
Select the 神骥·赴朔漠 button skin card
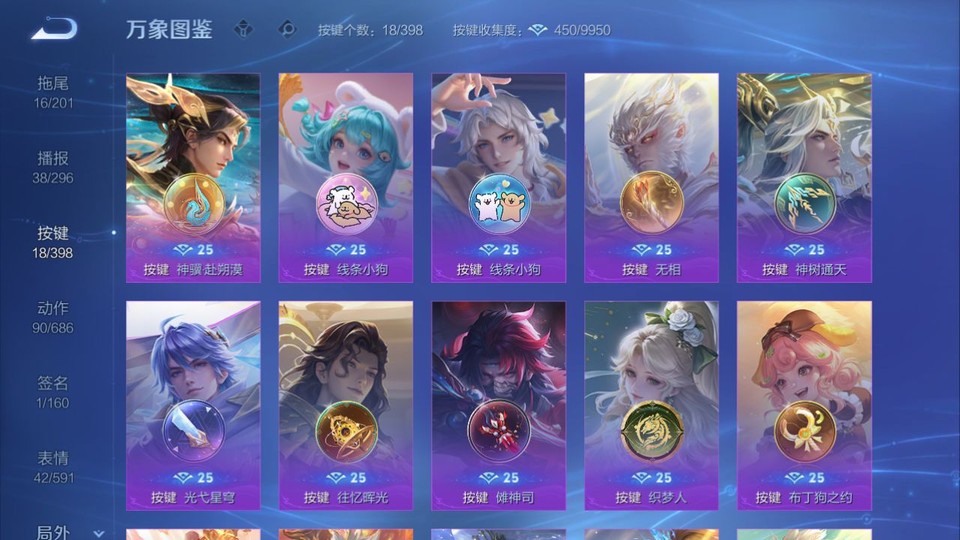[193, 178]
